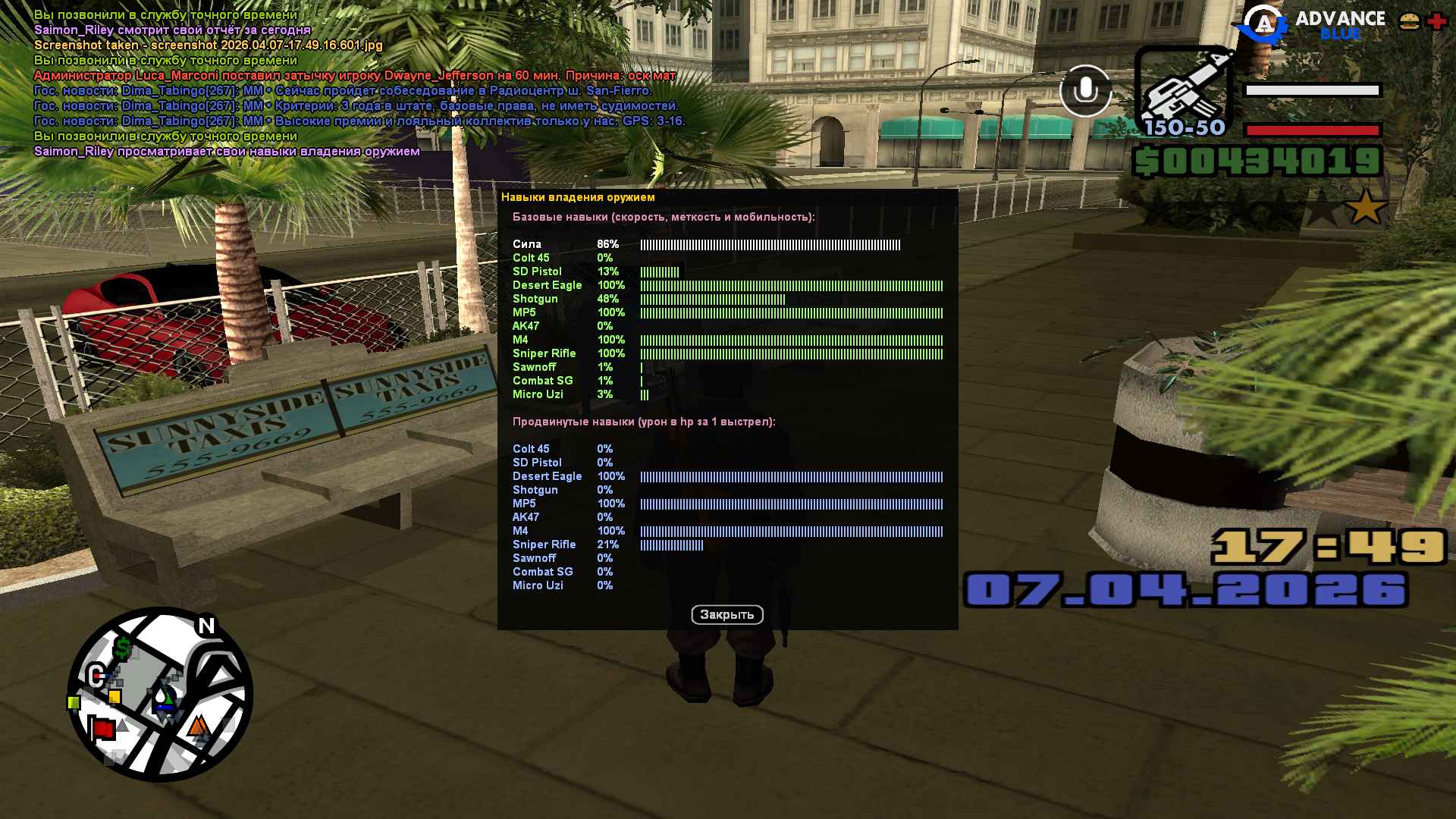Click the red flag marker on the minimap

102,730
